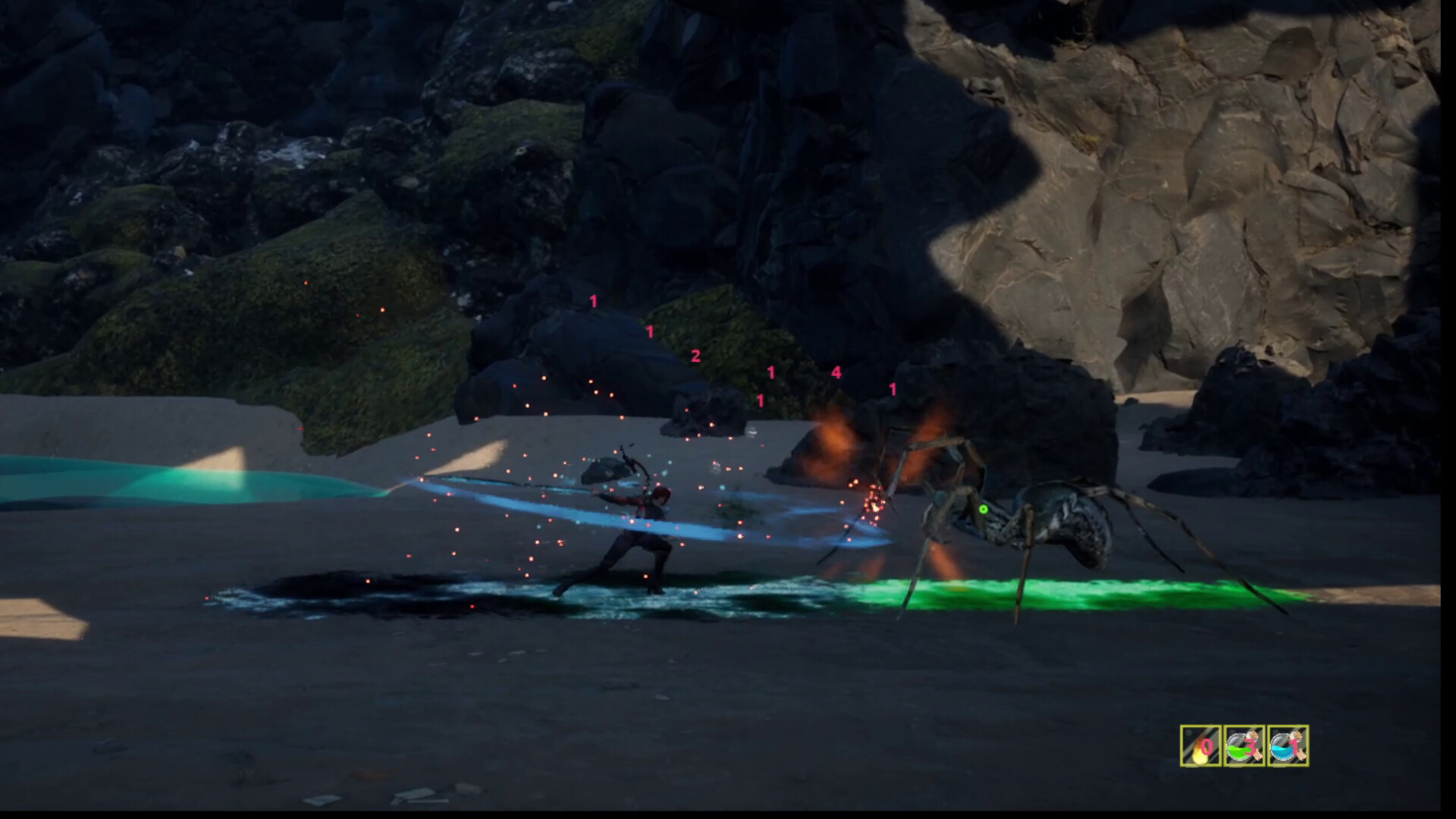Click the pink quantity number on the fire slot
The height and width of the screenshot is (819, 1456).
pyautogui.click(x=1206, y=747)
